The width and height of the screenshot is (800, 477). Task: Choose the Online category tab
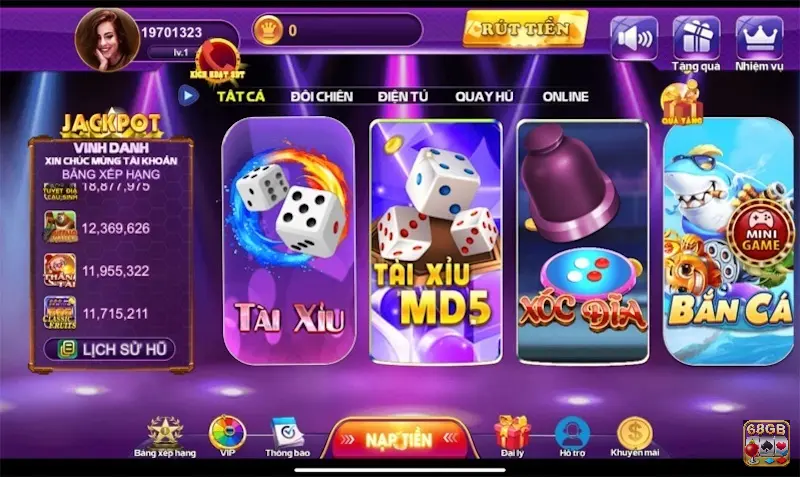(x=565, y=96)
